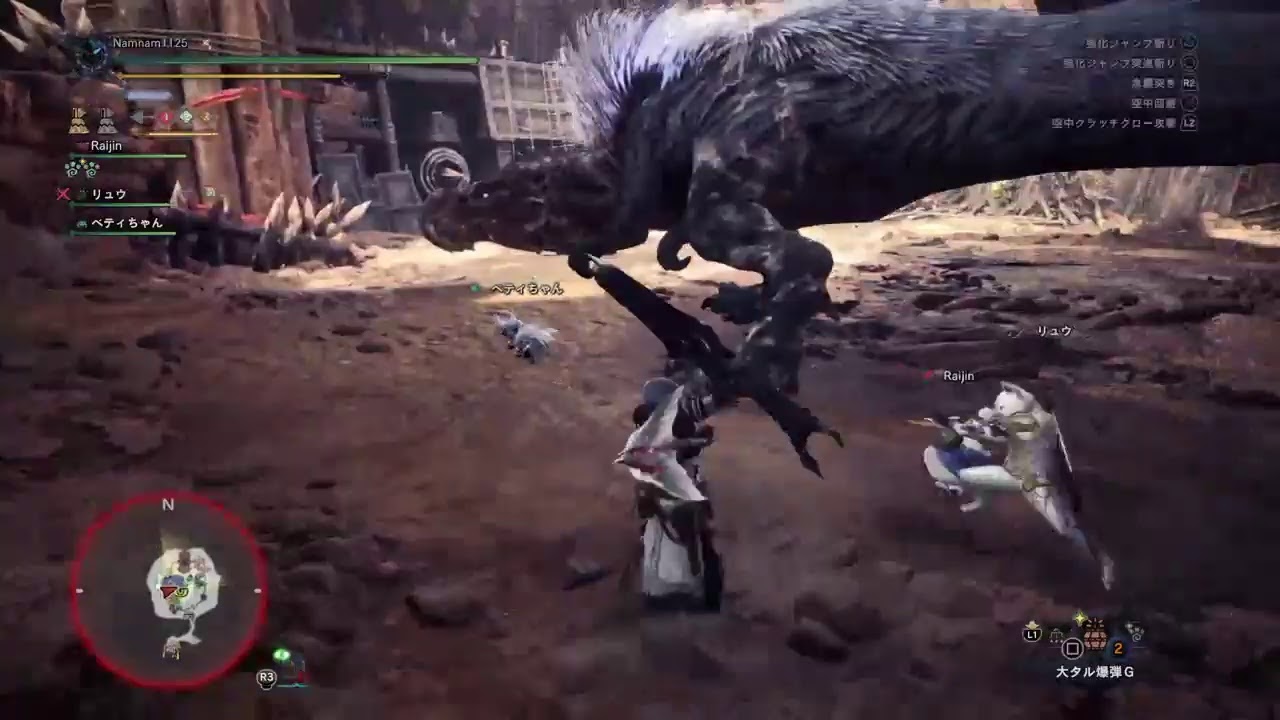This screenshot has width=1280, height=720.
Task: Select the Mega Barrel Bomb item icon
Action: point(1095,638)
